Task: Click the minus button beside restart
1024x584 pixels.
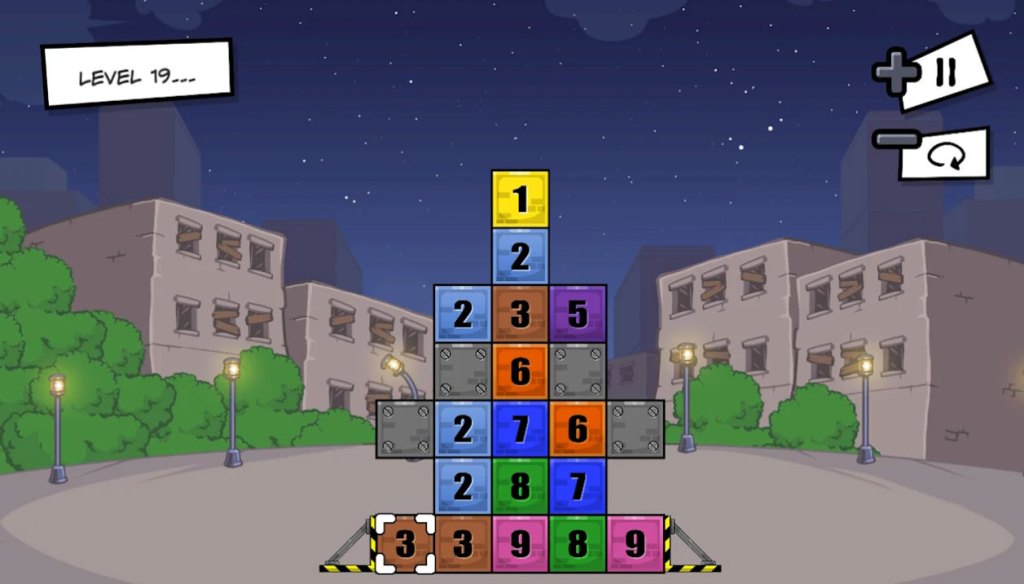Action: [x=888, y=139]
